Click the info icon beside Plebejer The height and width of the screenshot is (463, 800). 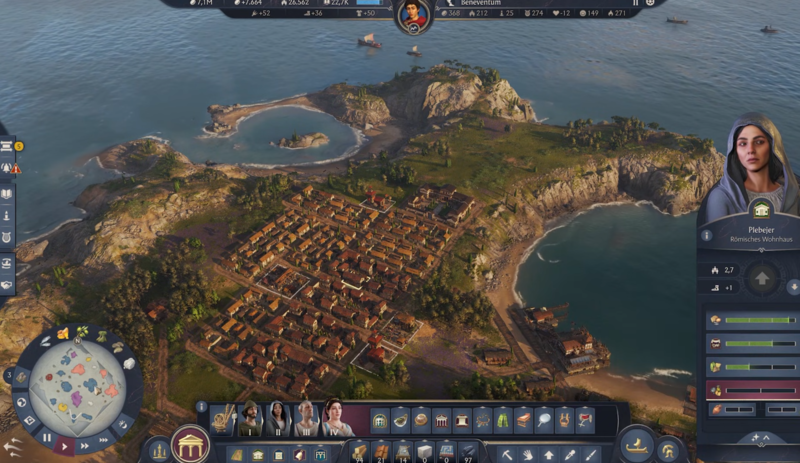pos(706,236)
